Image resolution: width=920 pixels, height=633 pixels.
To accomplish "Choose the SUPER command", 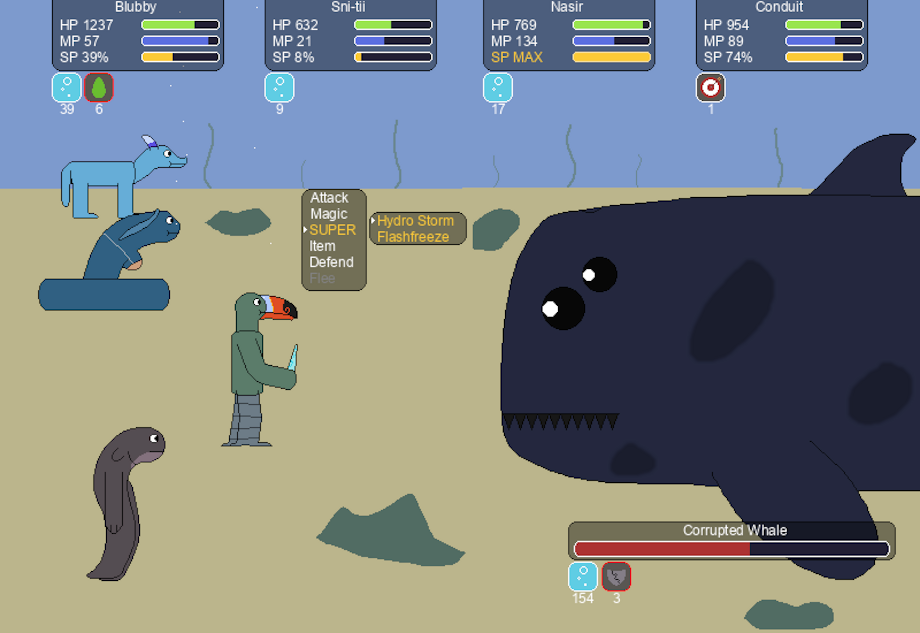I will tap(332, 230).
